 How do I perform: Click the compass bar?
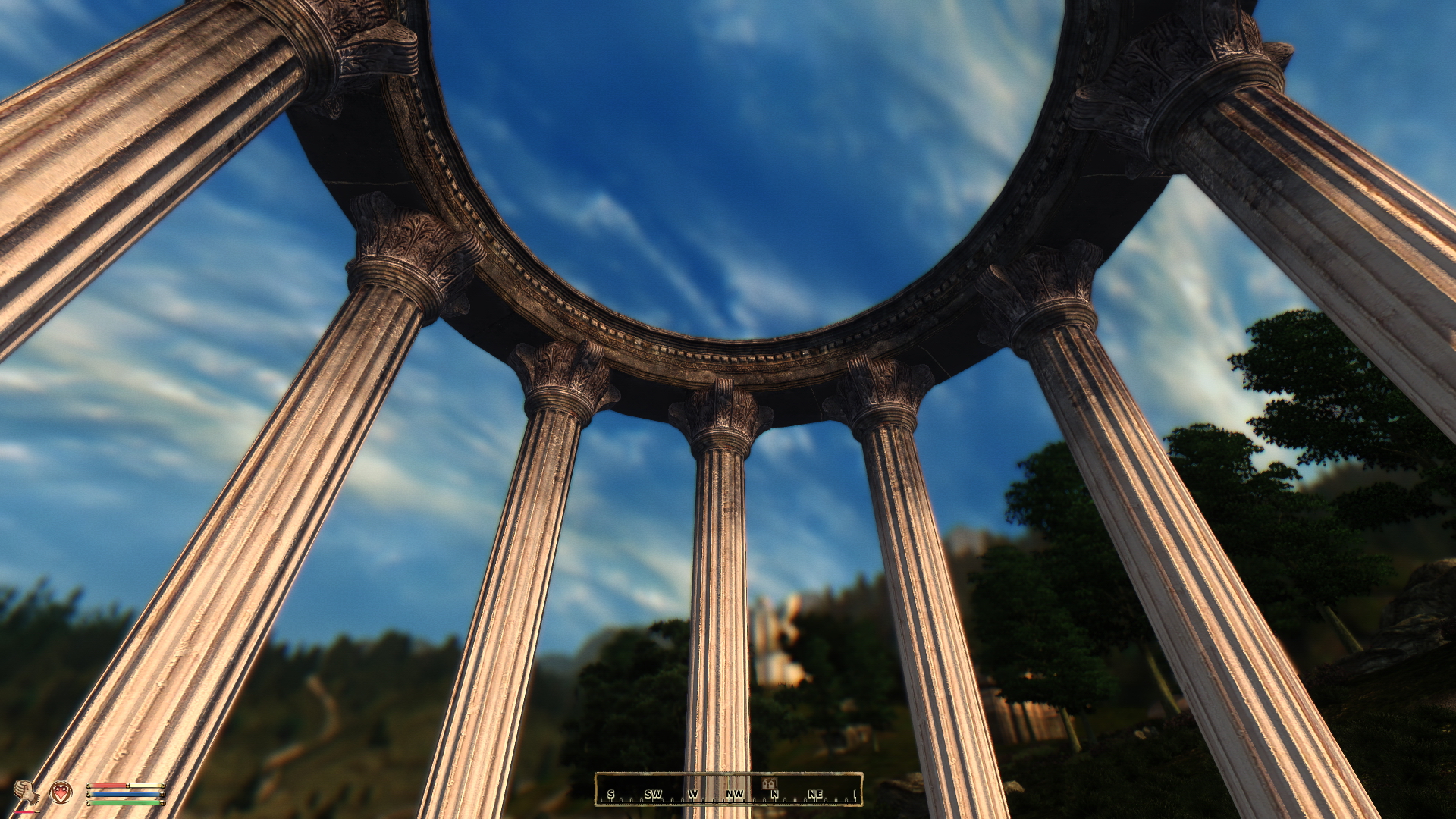[728, 789]
